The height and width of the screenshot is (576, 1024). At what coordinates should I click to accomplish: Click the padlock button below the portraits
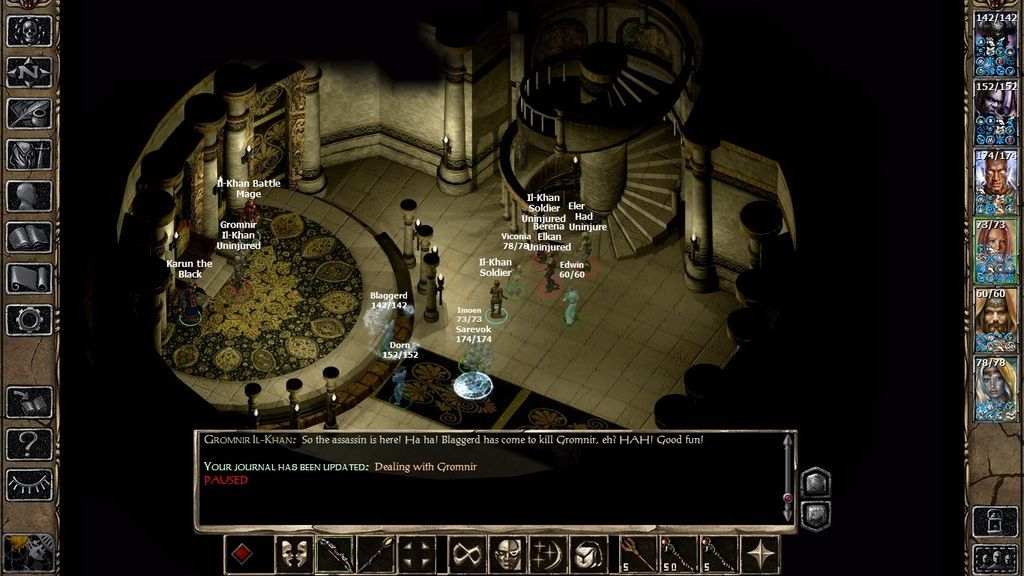point(995,520)
